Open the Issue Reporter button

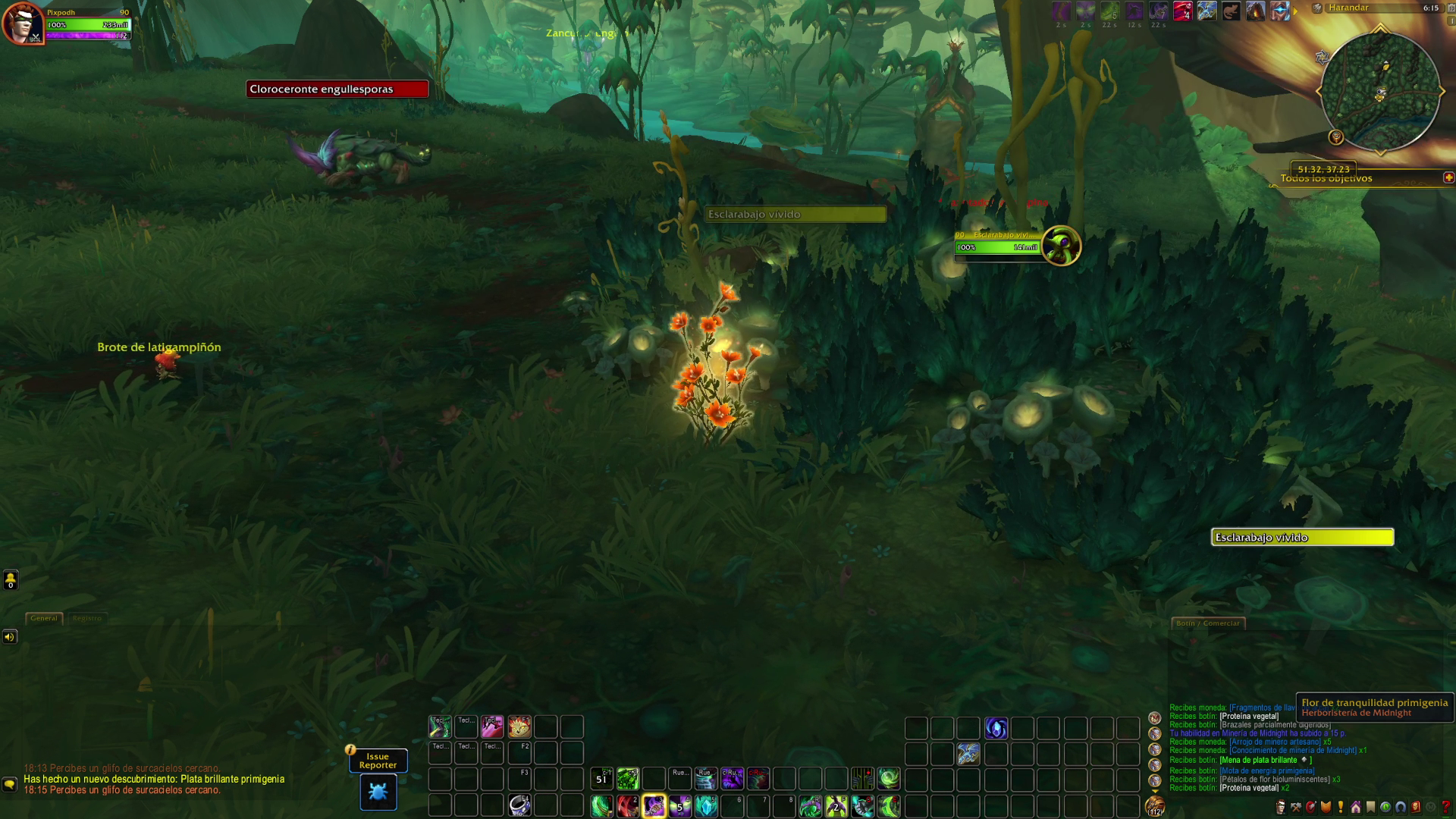(378, 761)
